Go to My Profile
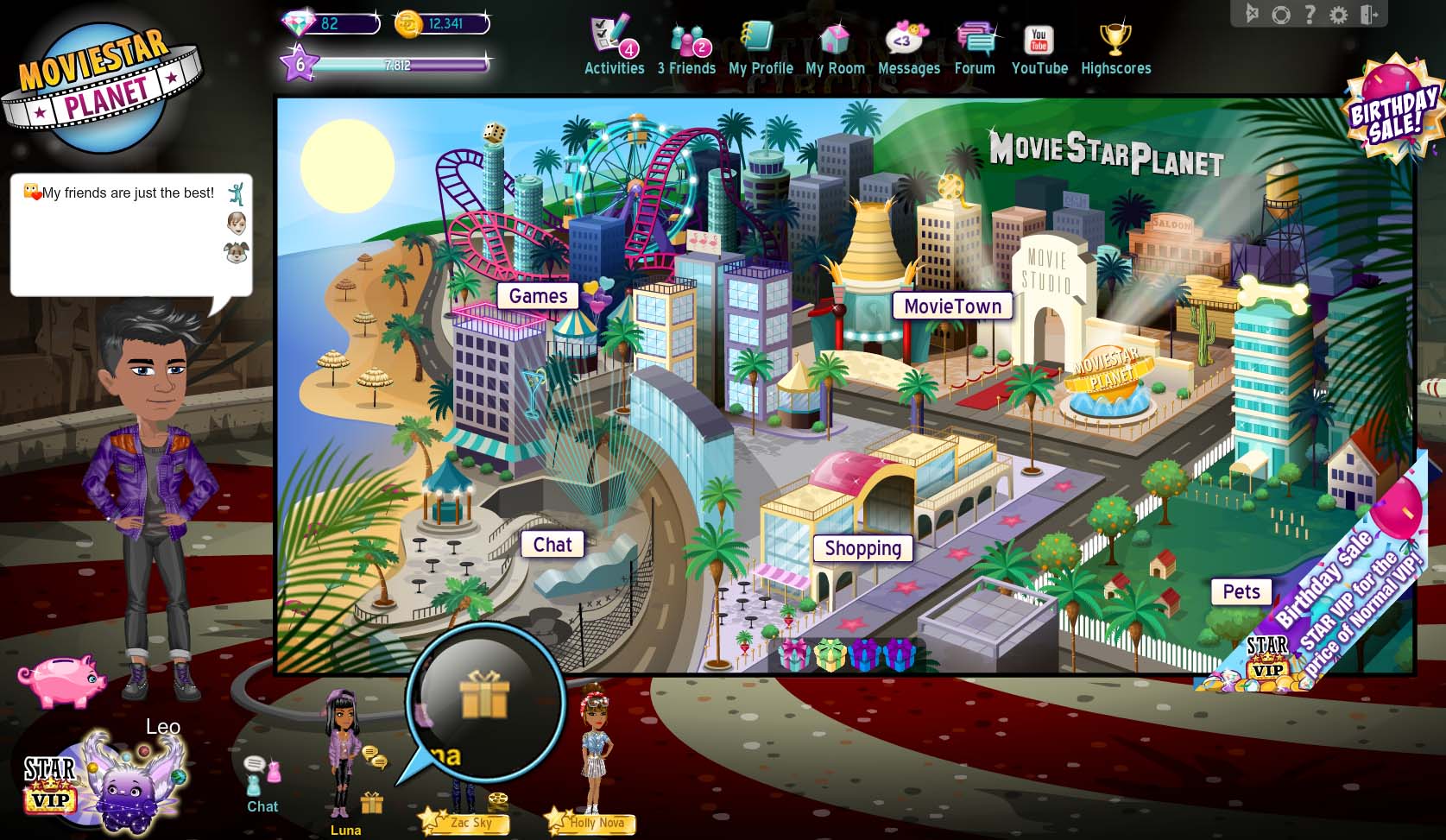1446x840 pixels. tap(761, 47)
